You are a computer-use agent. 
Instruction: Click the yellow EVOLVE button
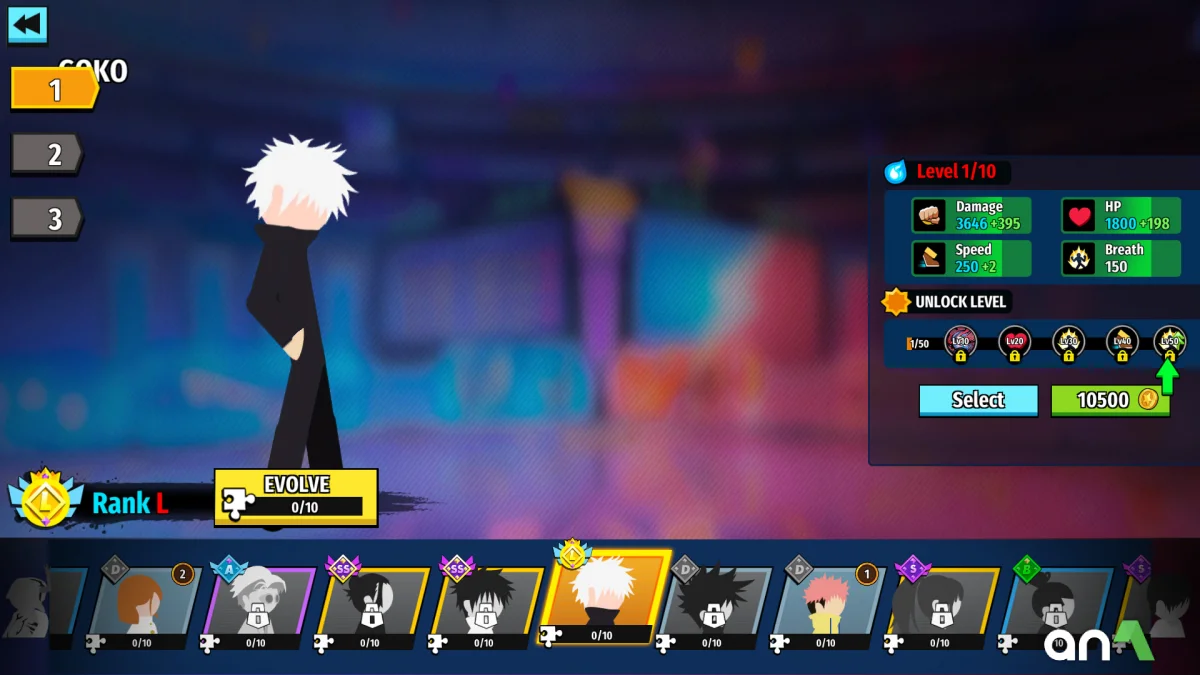(296, 496)
